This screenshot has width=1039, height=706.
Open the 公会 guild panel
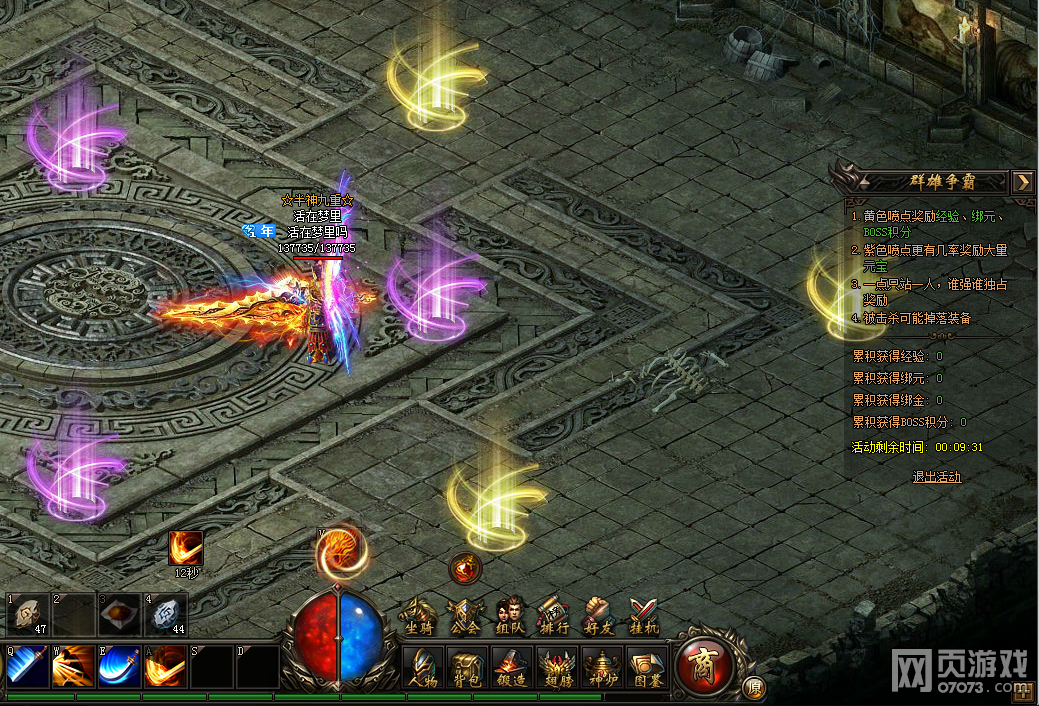465,616
